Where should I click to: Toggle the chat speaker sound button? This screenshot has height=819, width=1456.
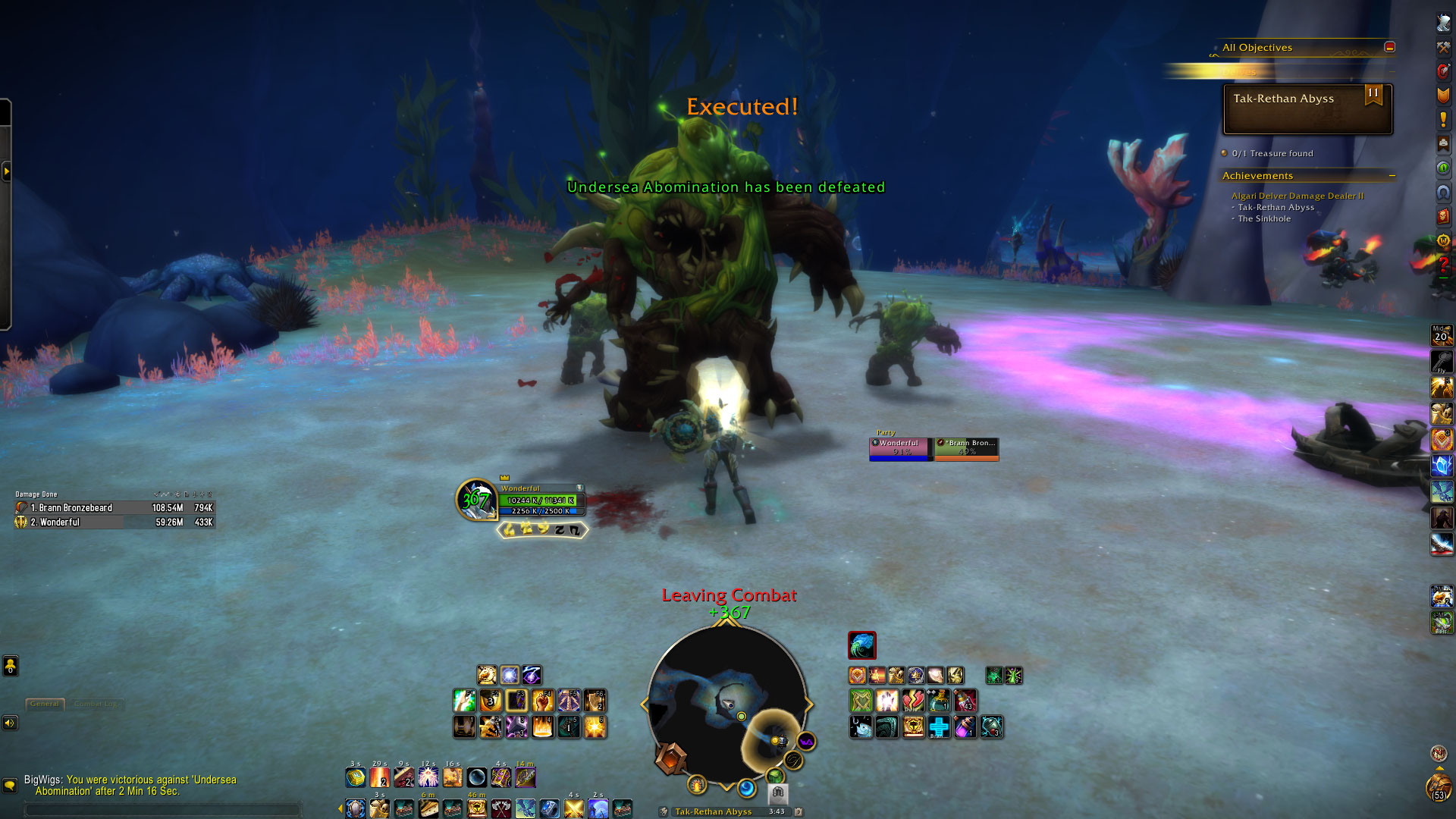tap(10, 723)
